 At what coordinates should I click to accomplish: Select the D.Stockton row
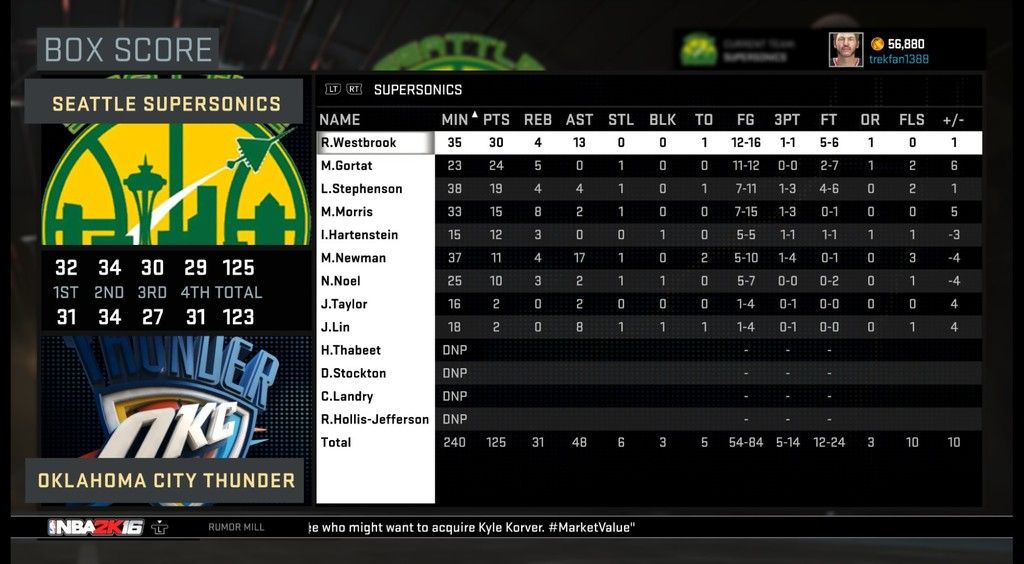[x=353, y=373]
